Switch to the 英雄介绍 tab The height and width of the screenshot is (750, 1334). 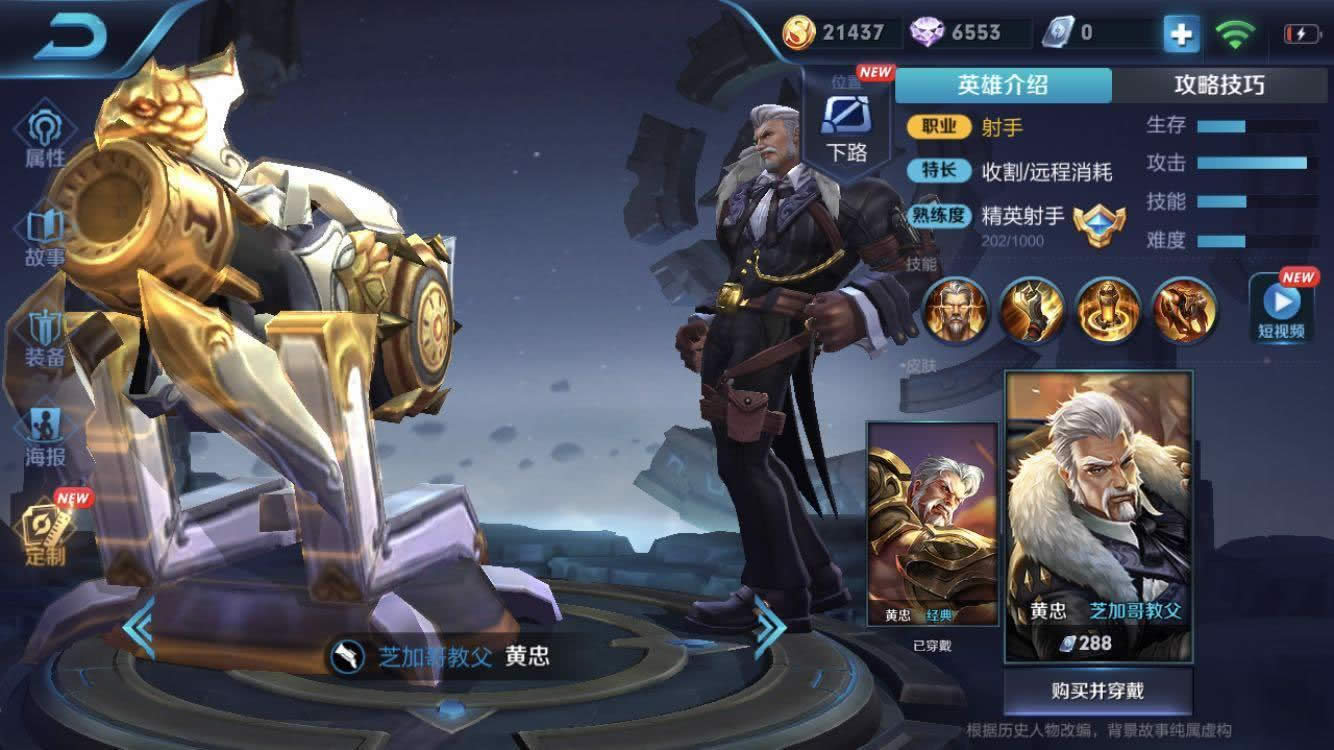[x=1002, y=85]
